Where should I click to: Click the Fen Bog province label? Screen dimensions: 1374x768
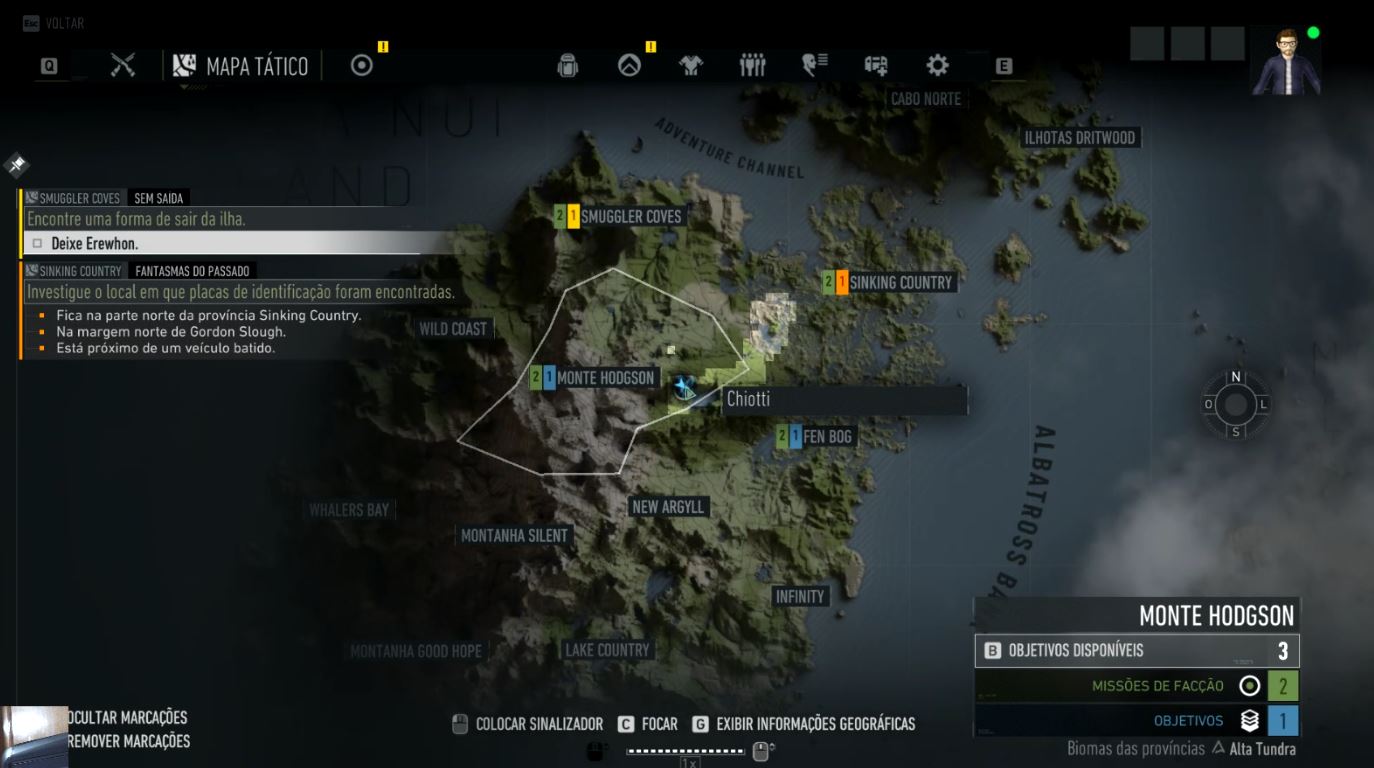[826, 437]
